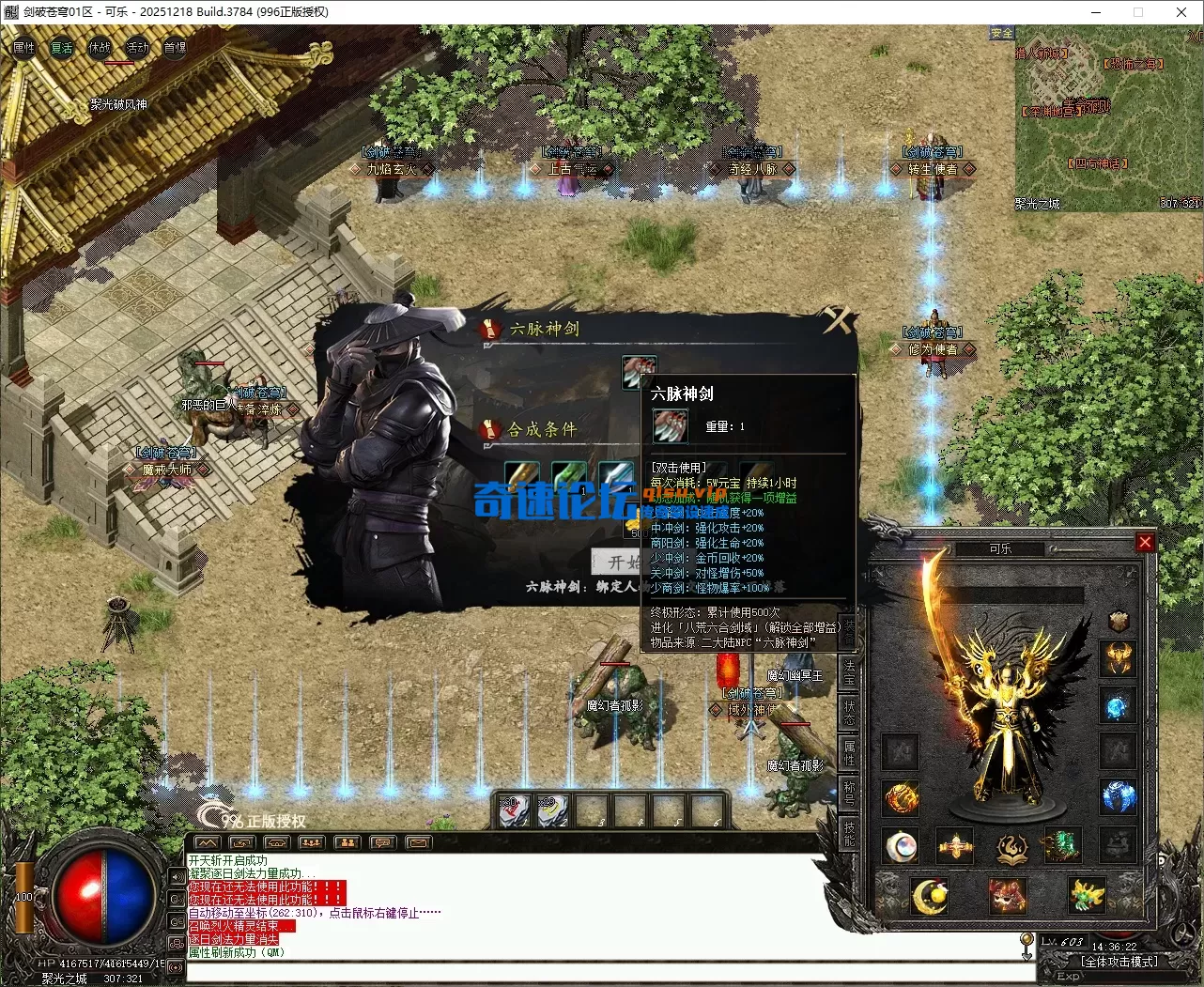Click the 开始 synthesis button

(x=617, y=562)
